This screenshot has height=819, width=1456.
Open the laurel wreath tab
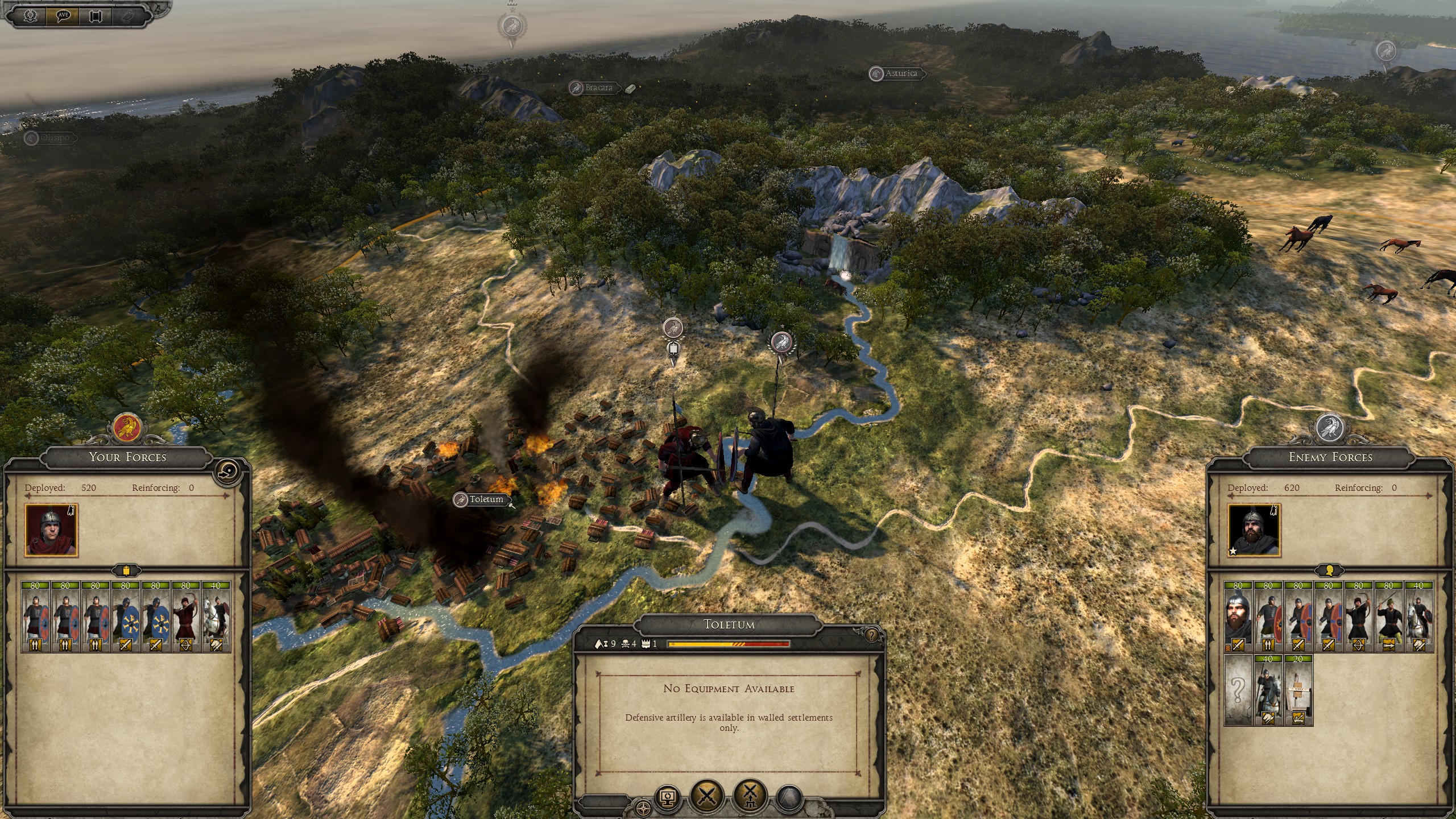[x=31, y=16]
